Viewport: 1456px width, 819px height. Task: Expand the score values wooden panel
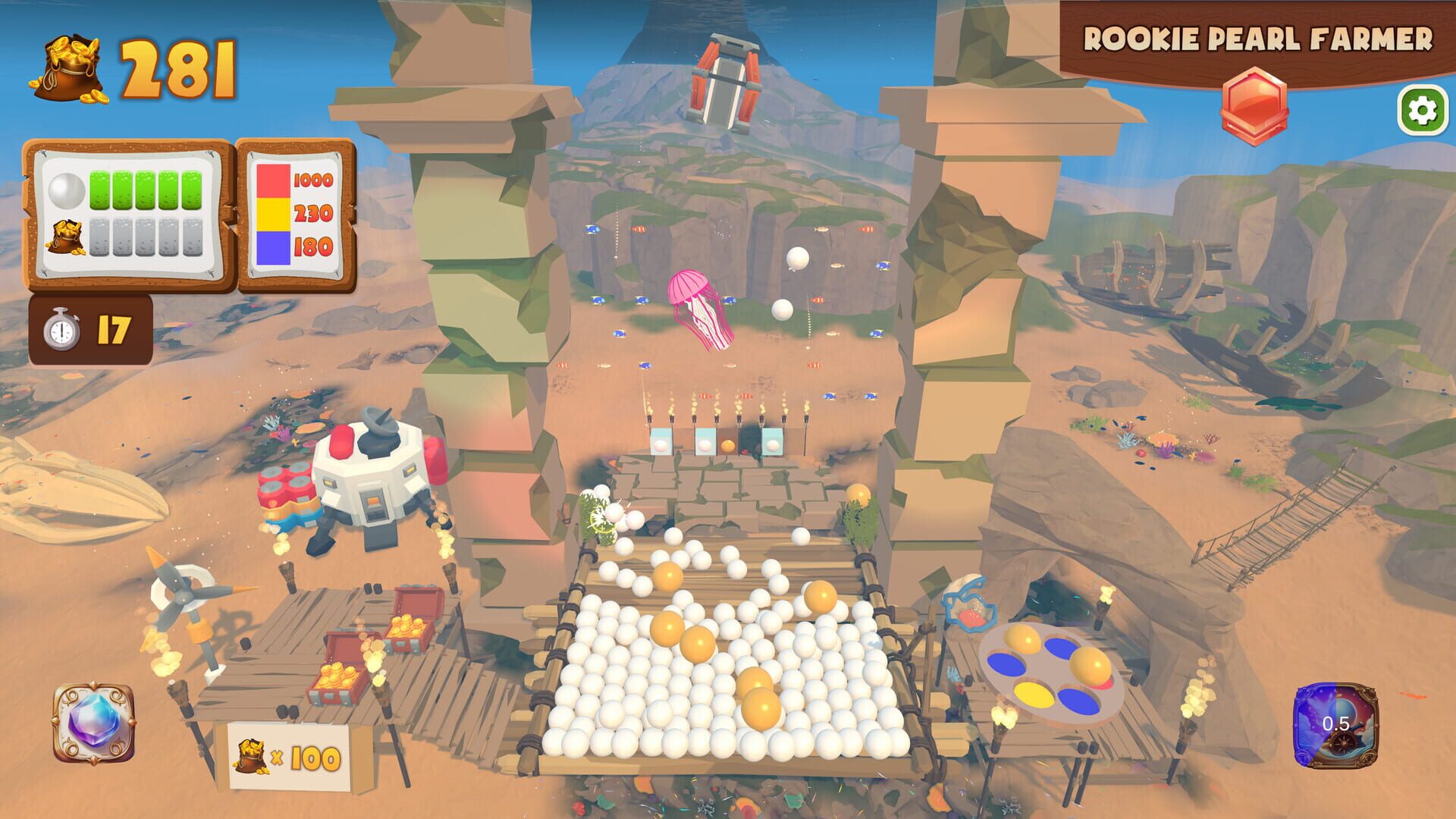pos(296,215)
